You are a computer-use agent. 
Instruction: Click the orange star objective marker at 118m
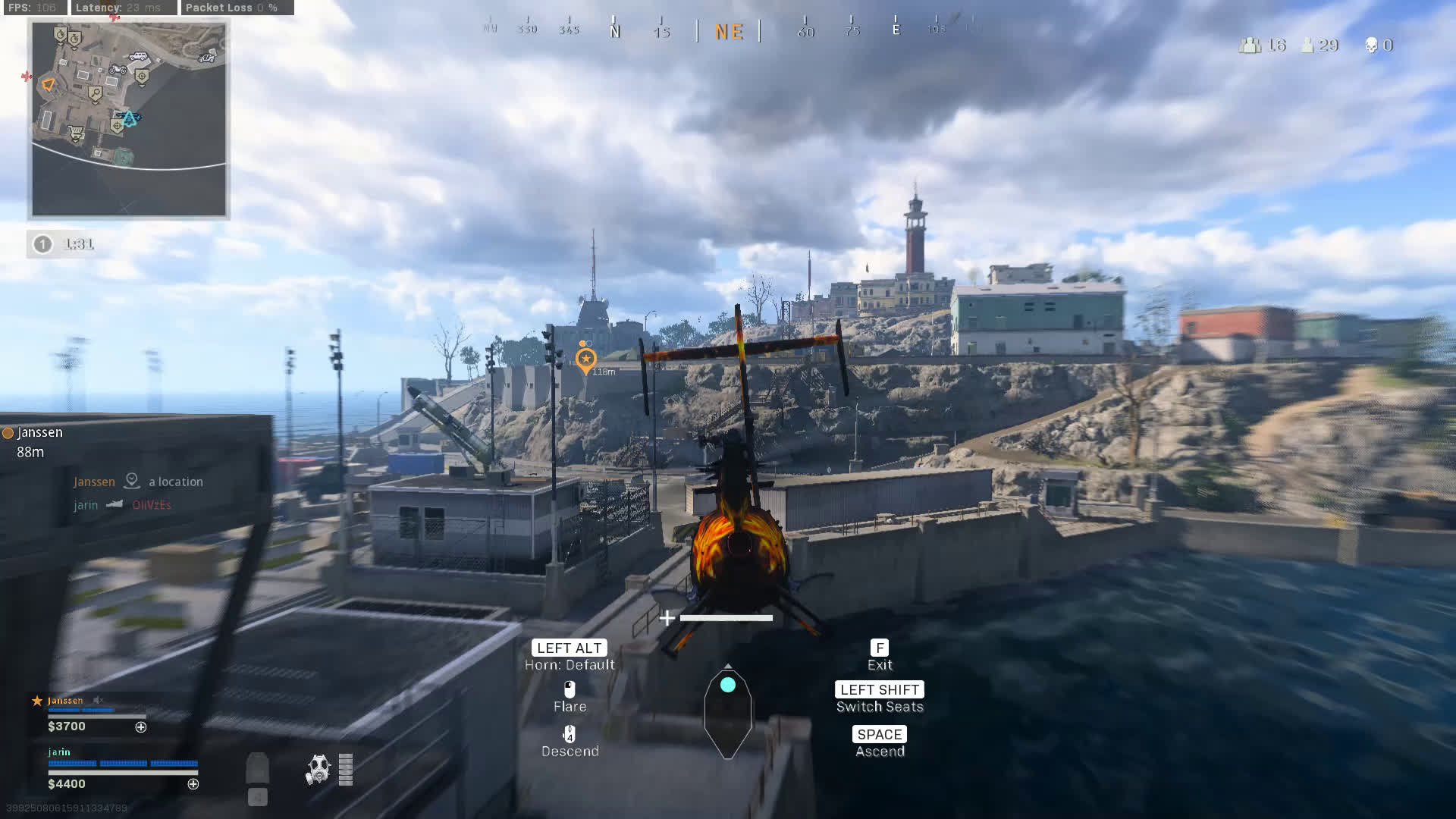pyautogui.click(x=585, y=359)
